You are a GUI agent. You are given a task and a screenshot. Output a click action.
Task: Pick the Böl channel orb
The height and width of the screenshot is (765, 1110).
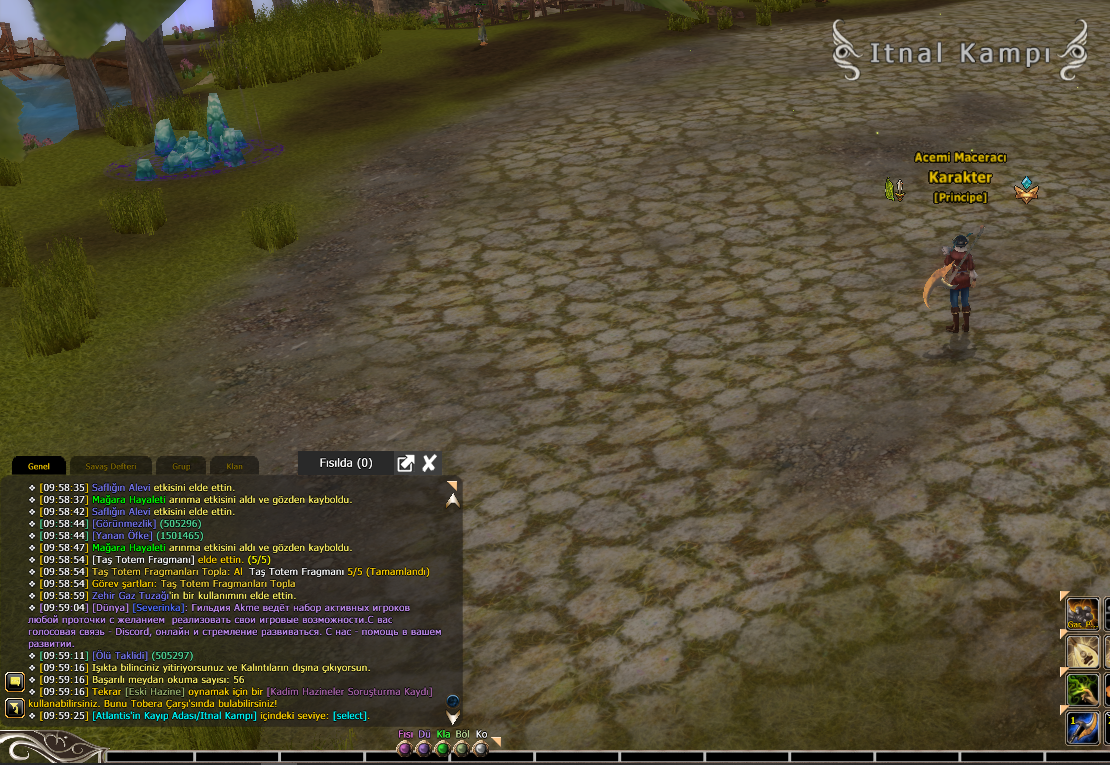tap(461, 748)
